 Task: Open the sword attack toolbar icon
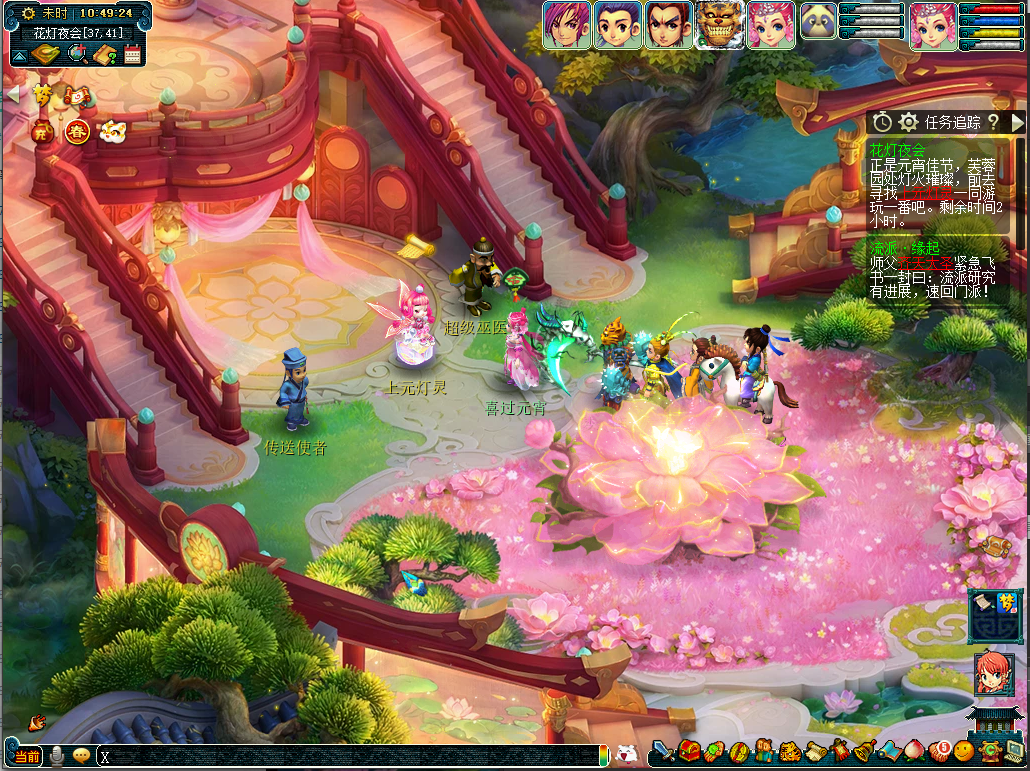tap(661, 750)
